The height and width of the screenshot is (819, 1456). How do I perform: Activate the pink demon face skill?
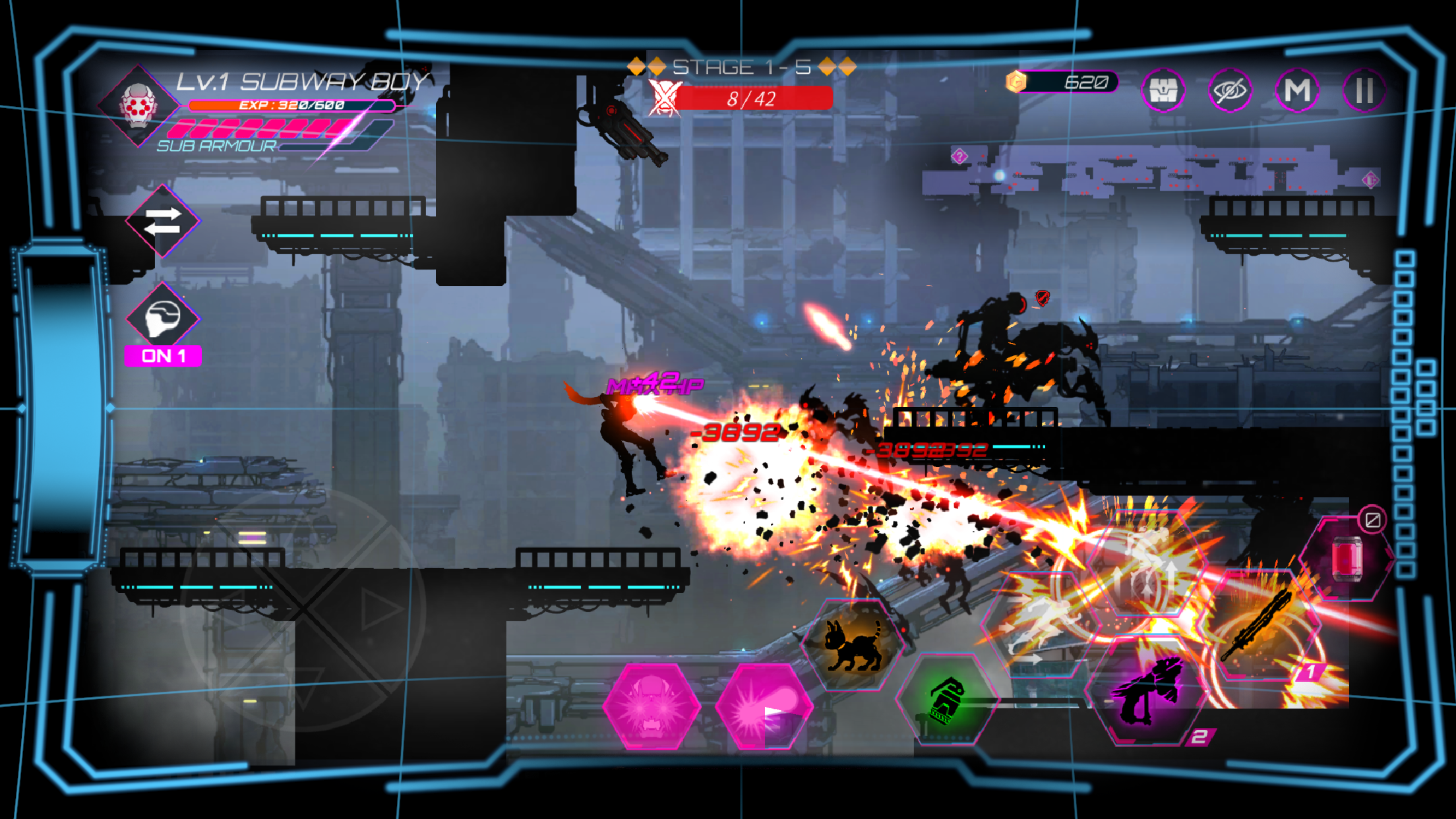click(652, 706)
